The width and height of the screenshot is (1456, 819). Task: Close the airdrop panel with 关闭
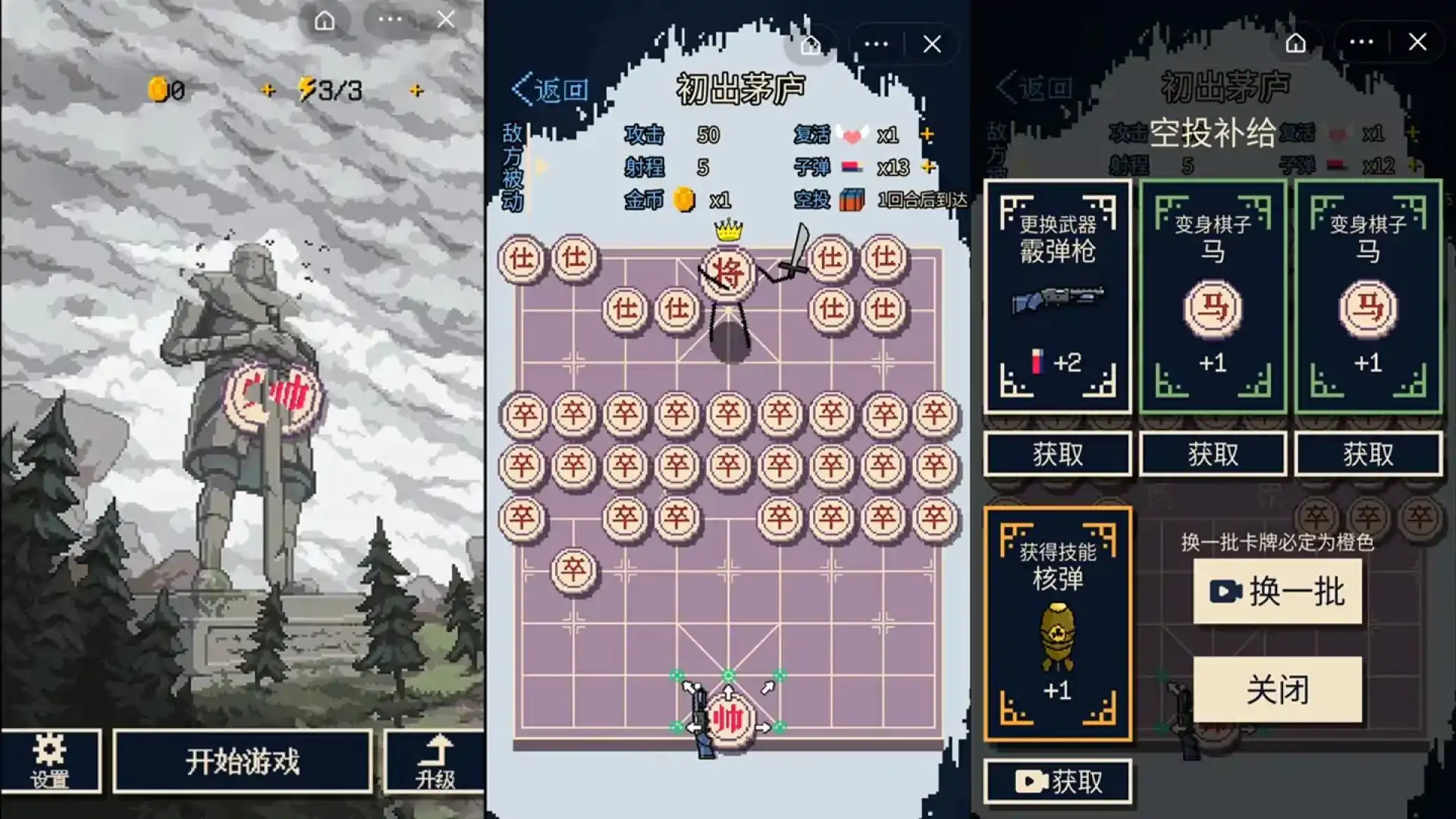[1279, 689]
